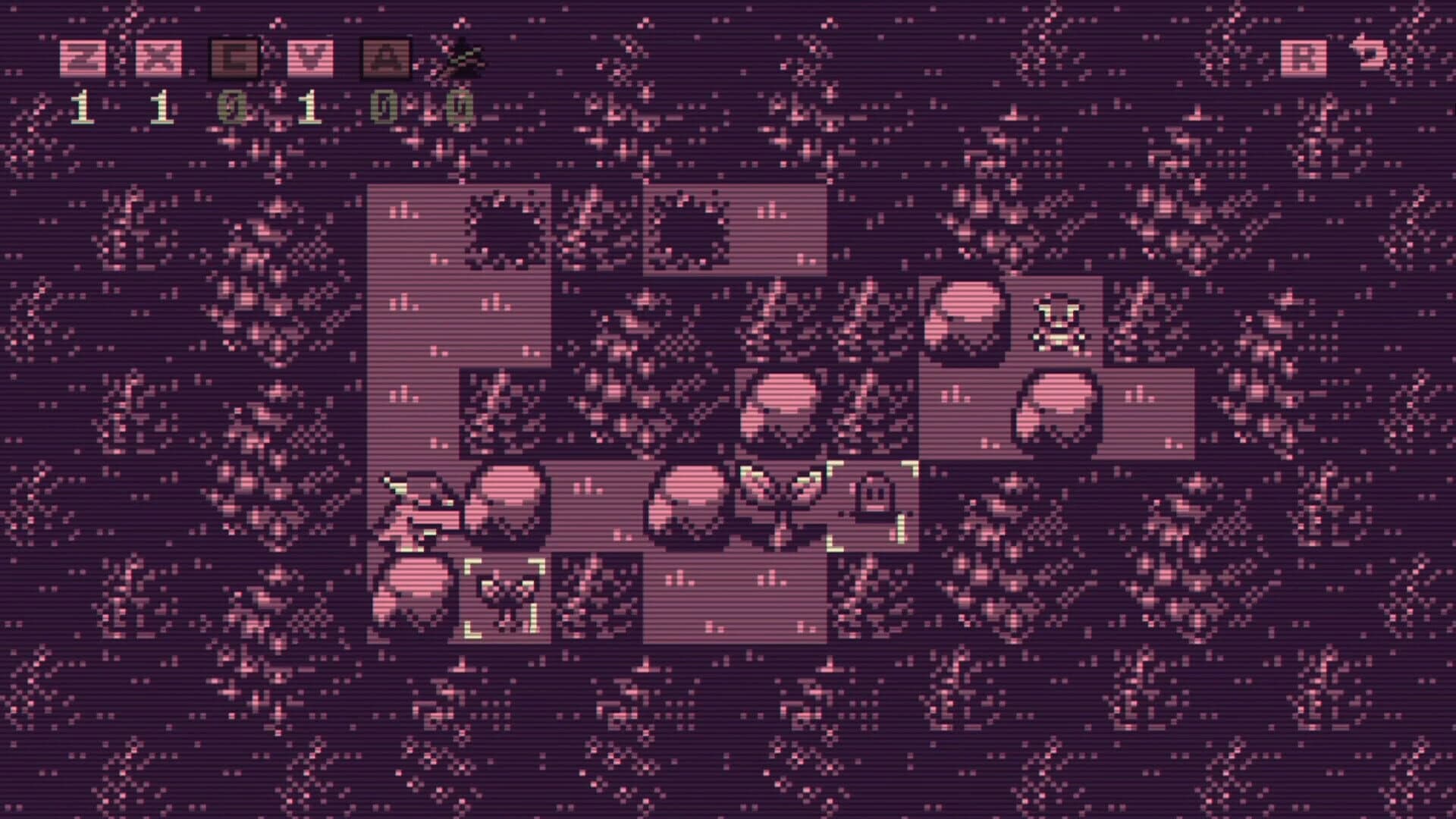Click the grayed-out C ability key
1456x819 pixels.
click(x=235, y=57)
